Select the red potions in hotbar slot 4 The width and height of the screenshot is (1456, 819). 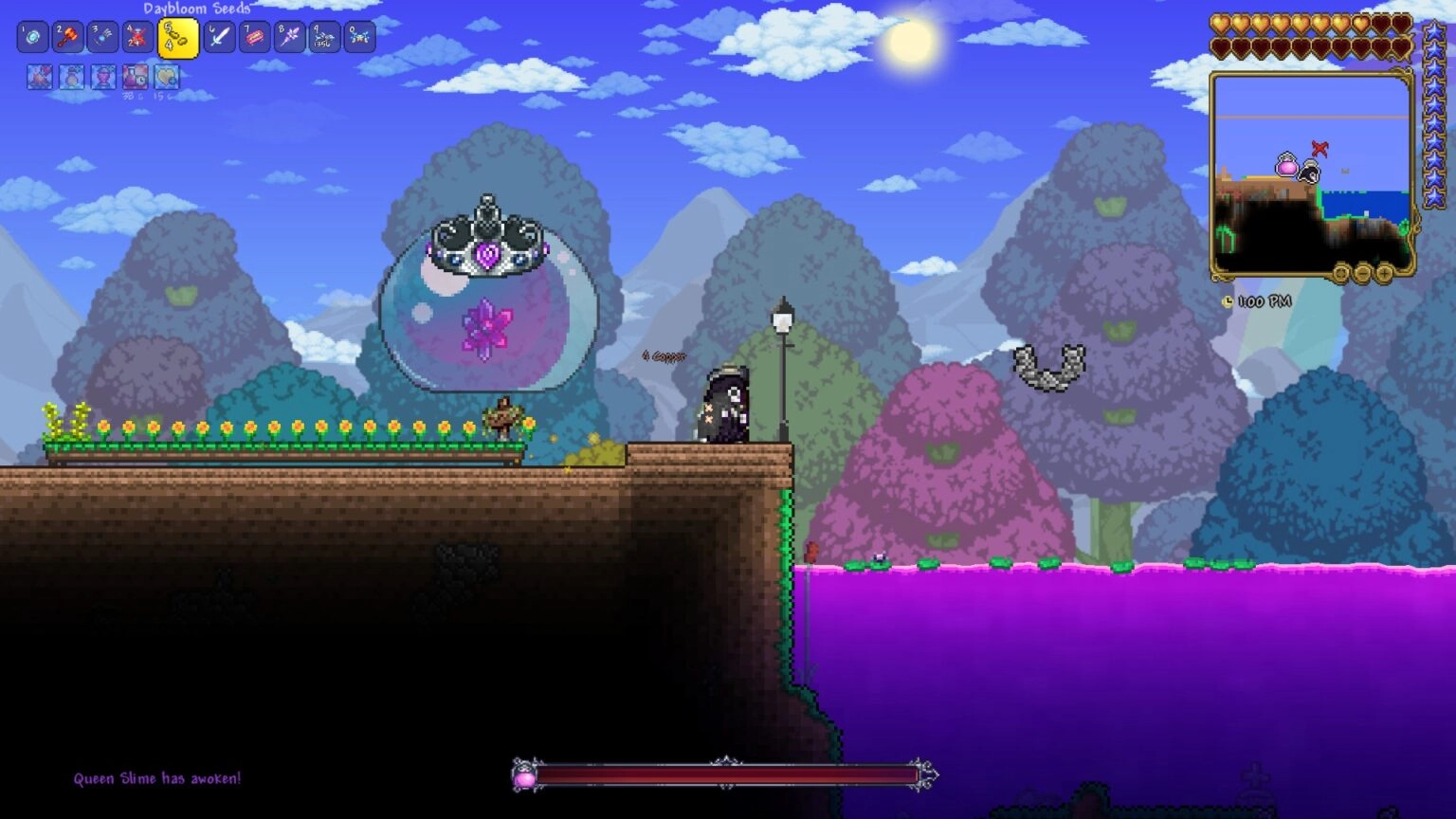point(135,36)
